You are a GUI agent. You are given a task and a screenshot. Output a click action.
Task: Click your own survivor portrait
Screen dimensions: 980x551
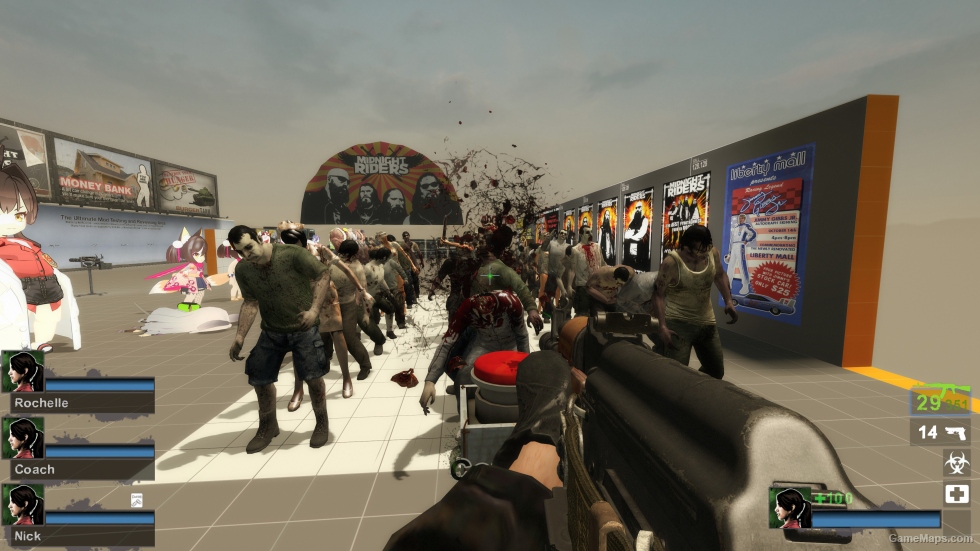[x=789, y=507]
